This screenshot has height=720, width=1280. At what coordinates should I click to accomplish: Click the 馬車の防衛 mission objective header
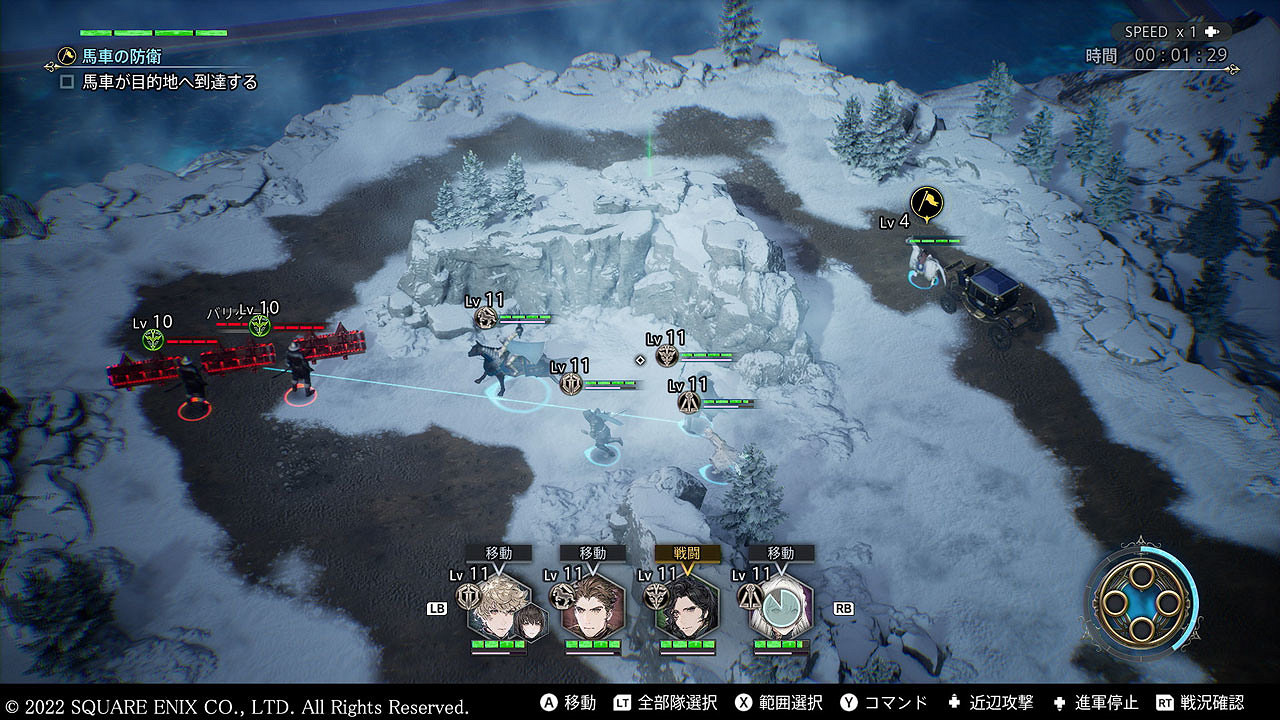(x=122, y=57)
